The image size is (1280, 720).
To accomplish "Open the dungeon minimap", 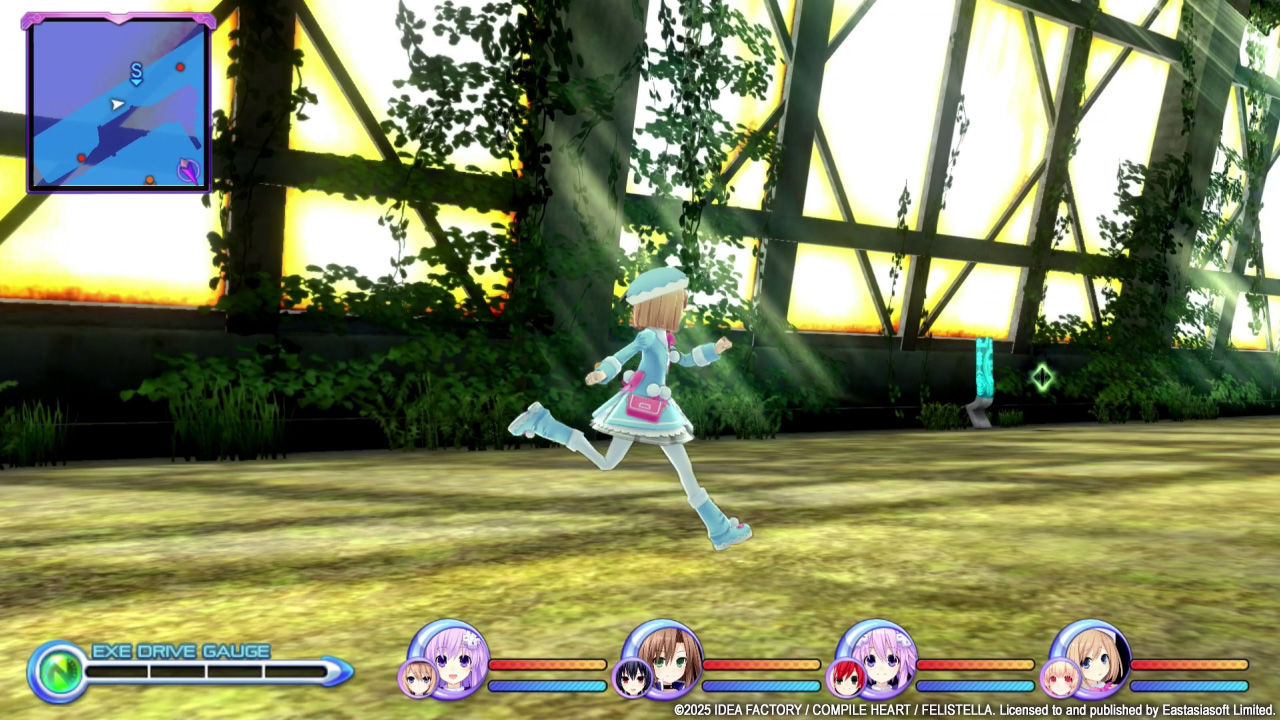I will click(119, 103).
